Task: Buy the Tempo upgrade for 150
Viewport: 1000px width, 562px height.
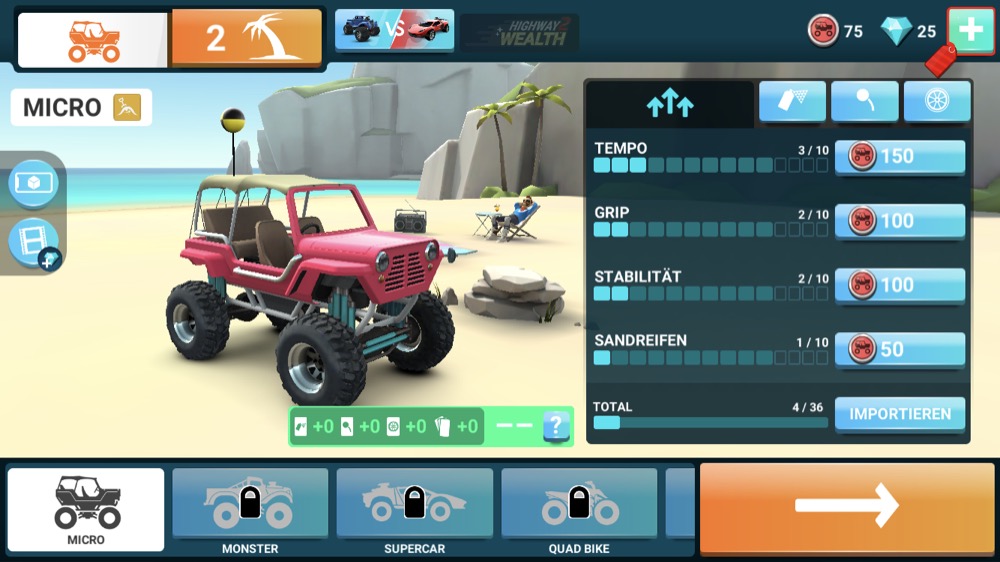Action: [899, 157]
